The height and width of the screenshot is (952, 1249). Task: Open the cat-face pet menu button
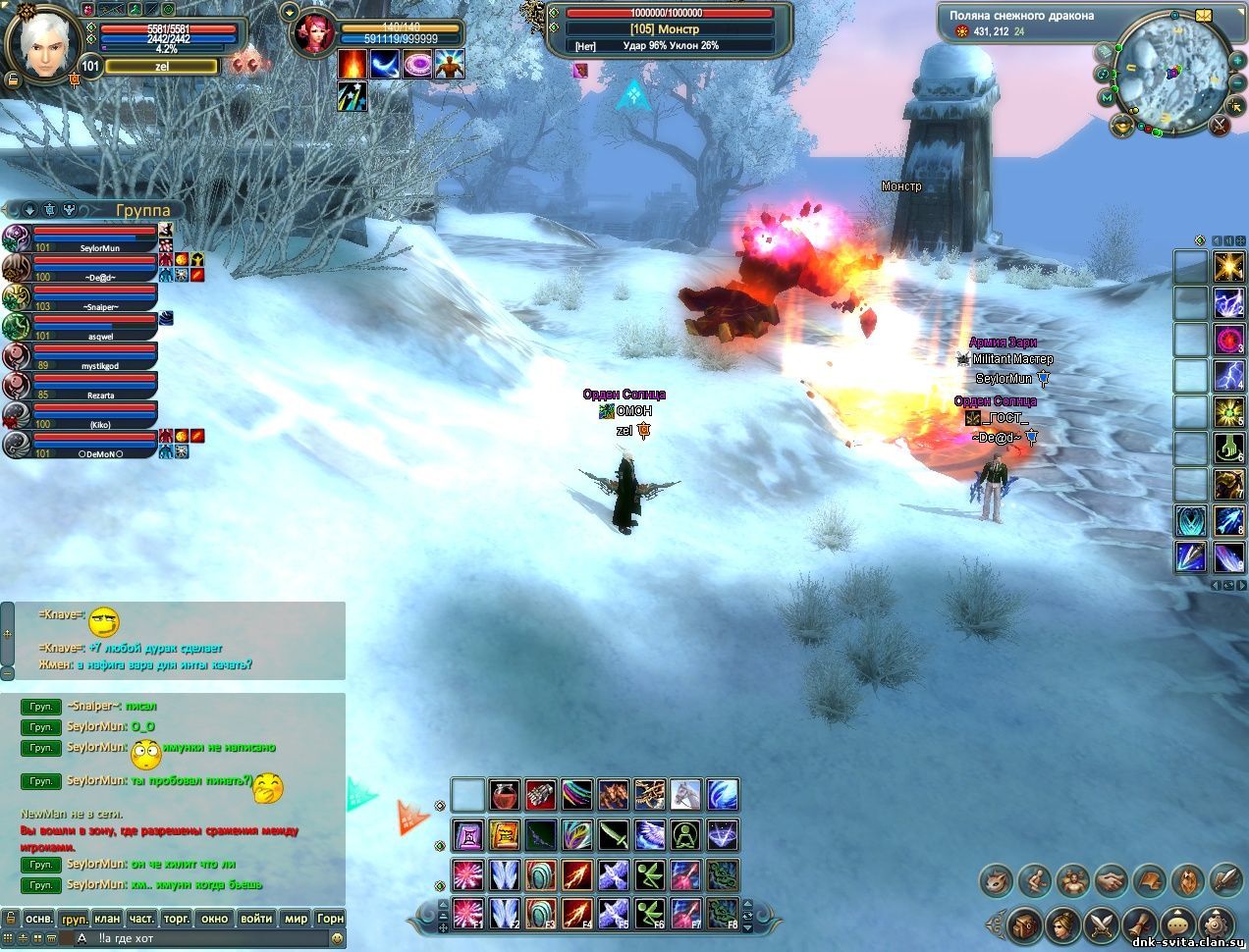coord(997,879)
